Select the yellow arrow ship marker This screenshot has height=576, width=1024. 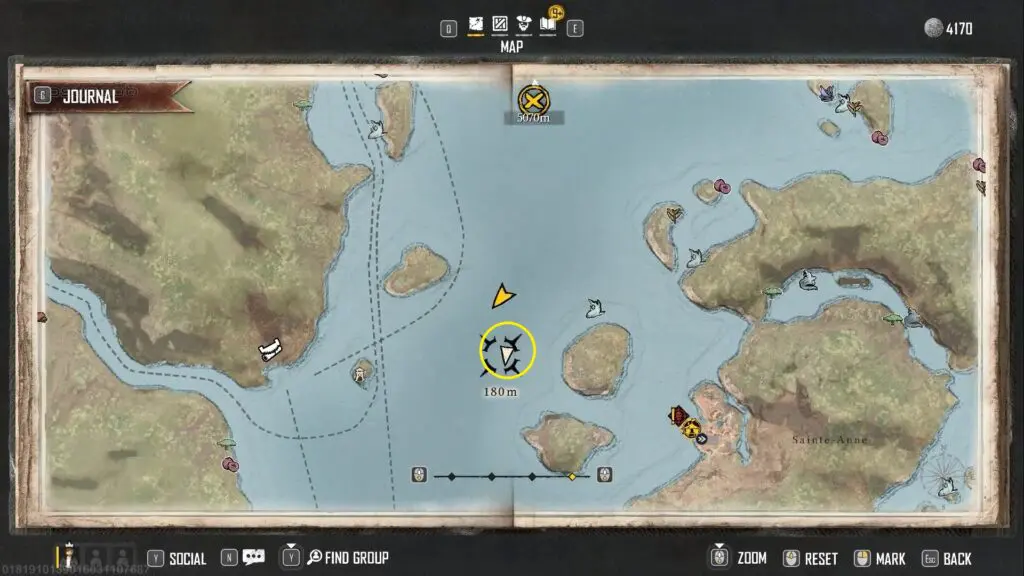pos(504,296)
